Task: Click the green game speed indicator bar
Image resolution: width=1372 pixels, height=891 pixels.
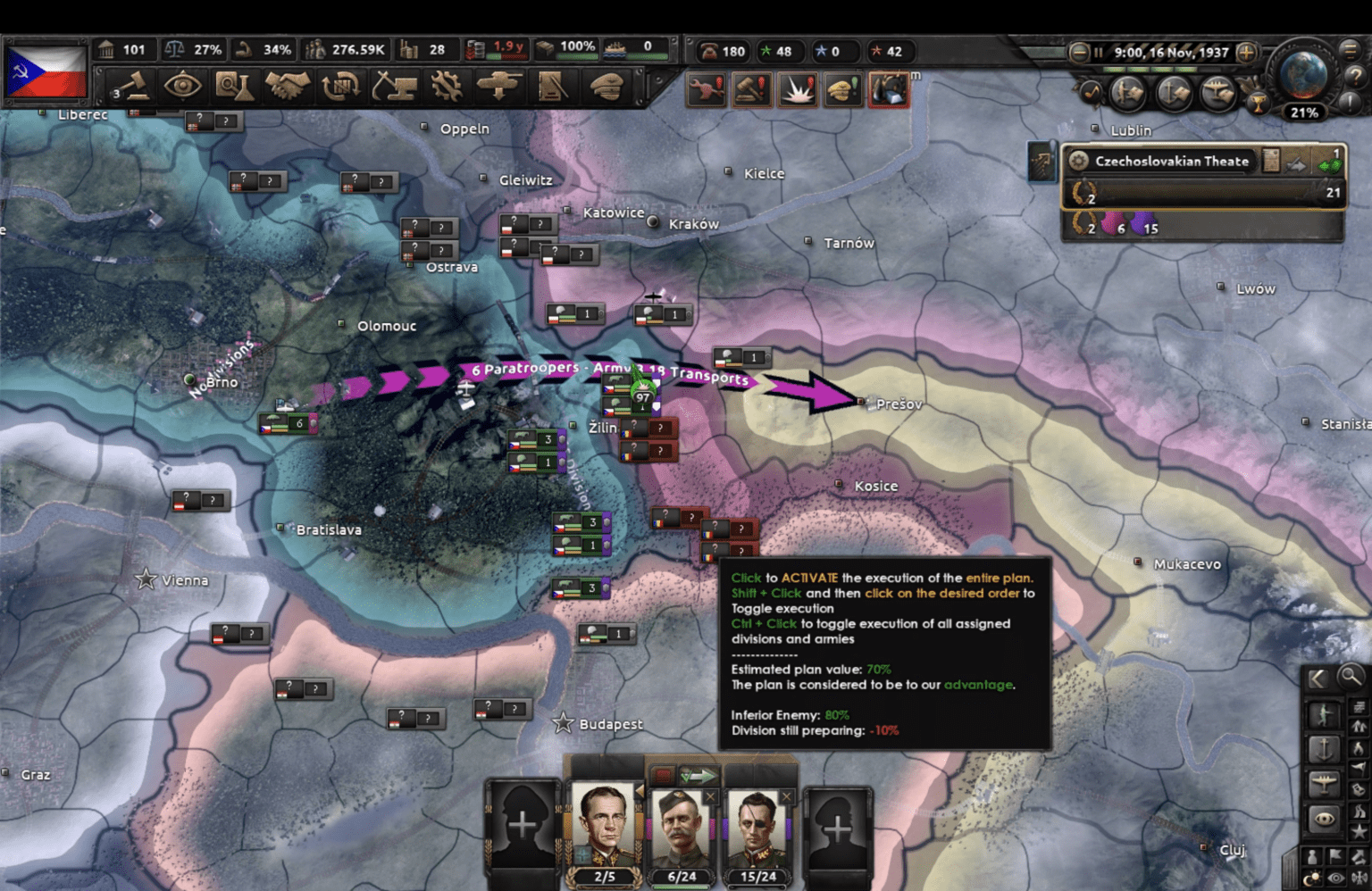Action: (1150, 70)
